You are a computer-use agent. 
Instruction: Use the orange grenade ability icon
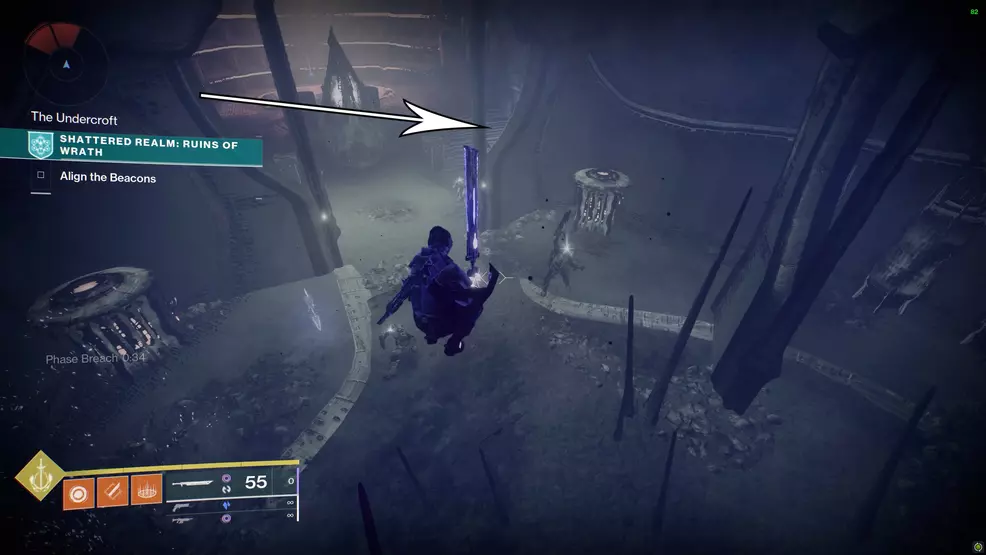78,490
